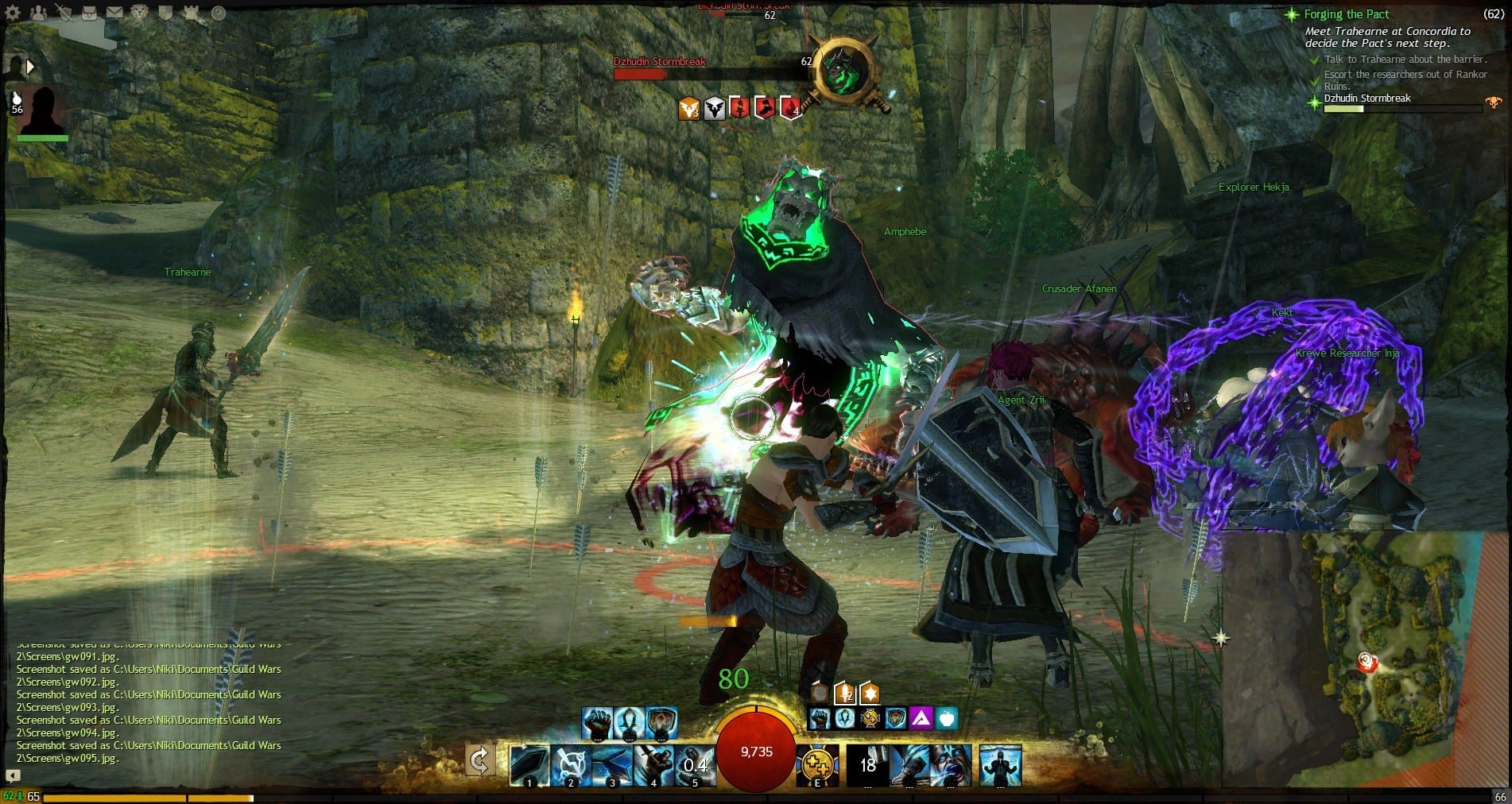Activate the golden healing skill
Screen dimensions: 1512x804
[817, 764]
